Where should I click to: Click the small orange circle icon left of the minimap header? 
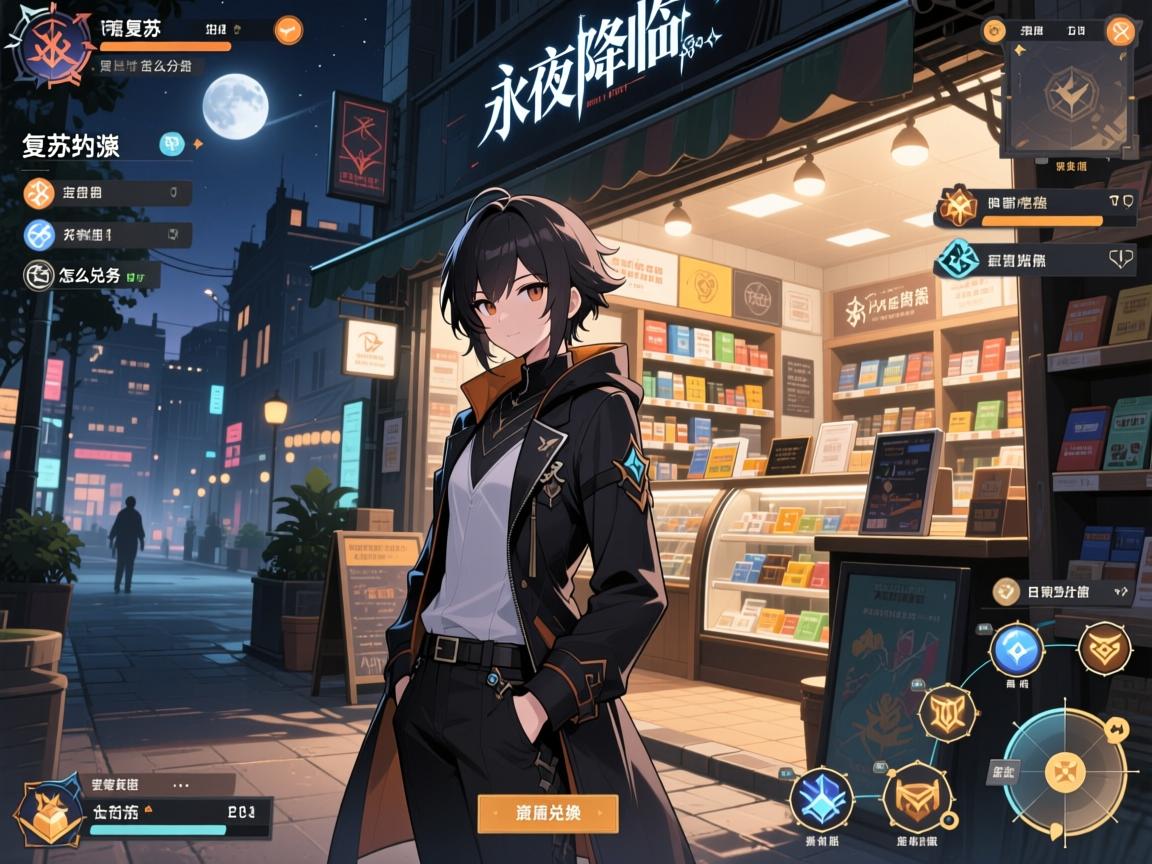pos(995,30)
